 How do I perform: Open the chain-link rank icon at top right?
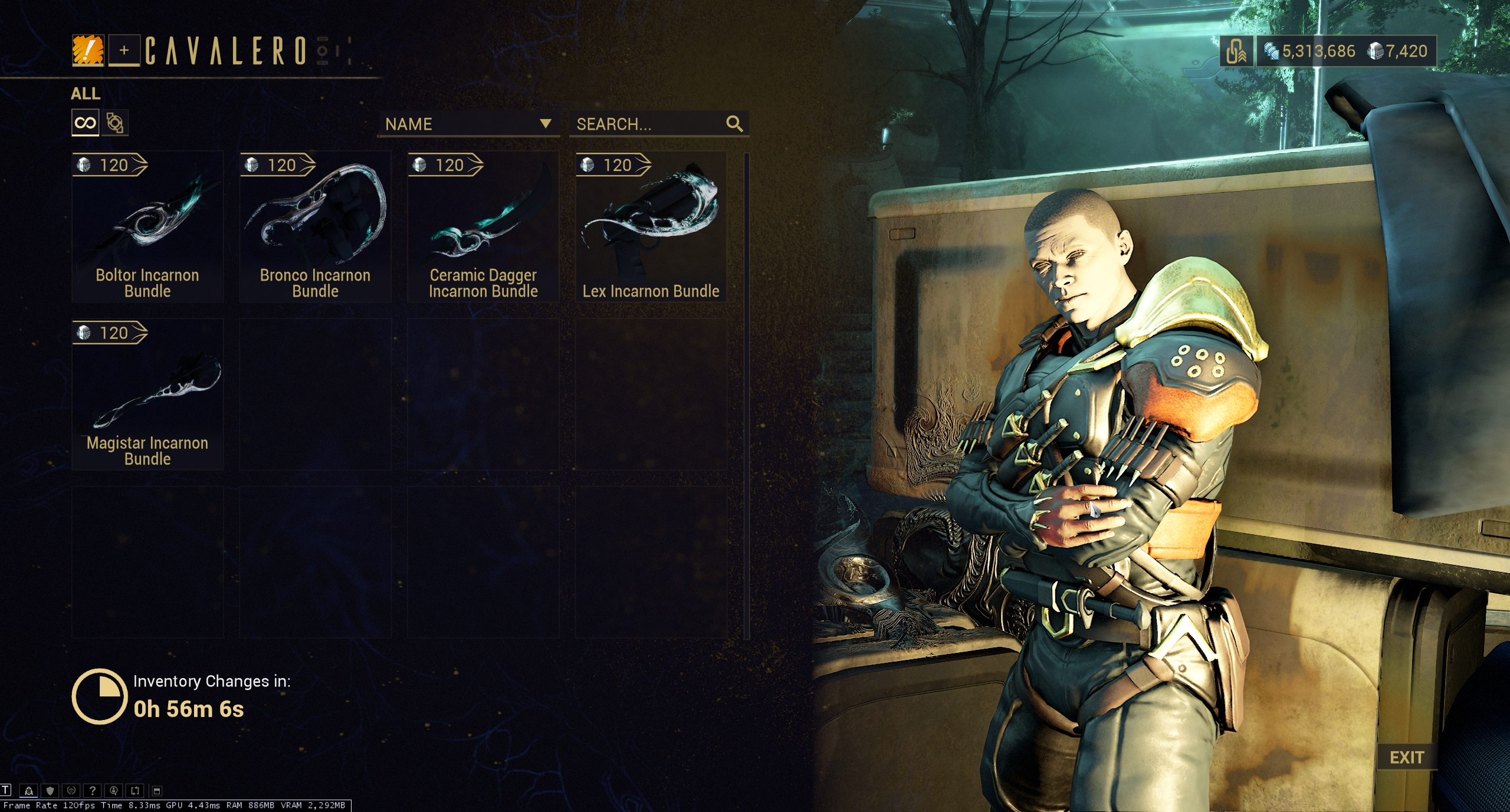tap(1236, 51)
